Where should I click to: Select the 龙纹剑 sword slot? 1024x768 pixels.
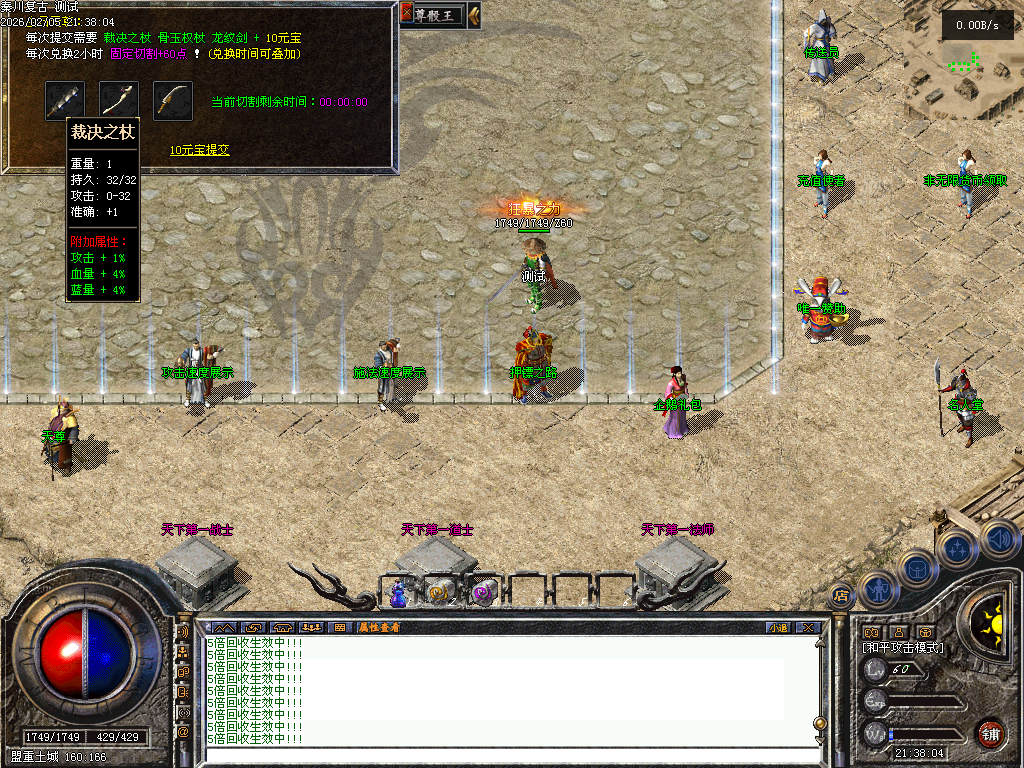click(172, 100)
